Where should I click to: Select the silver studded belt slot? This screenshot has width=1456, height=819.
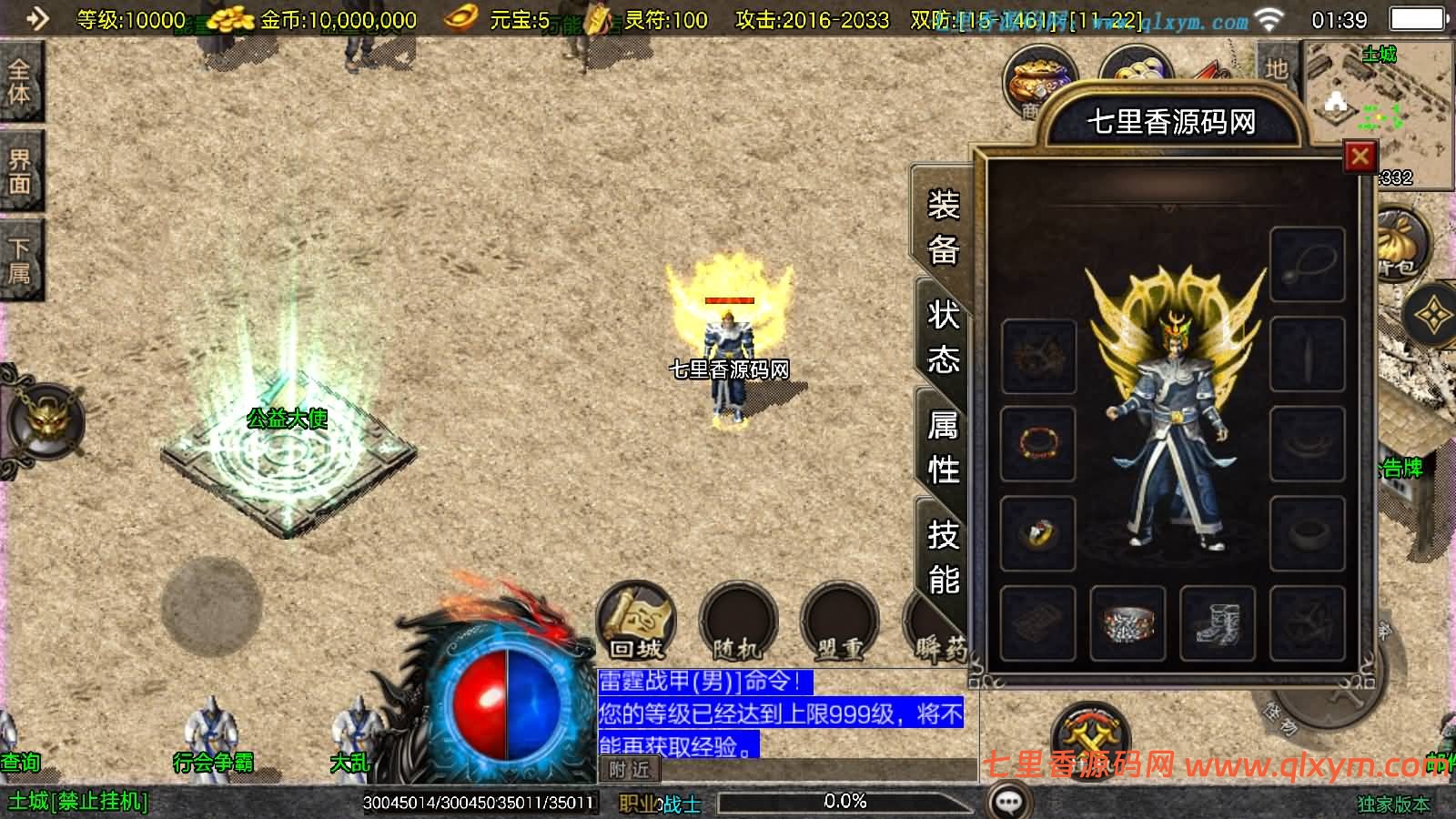point(1127,623)
